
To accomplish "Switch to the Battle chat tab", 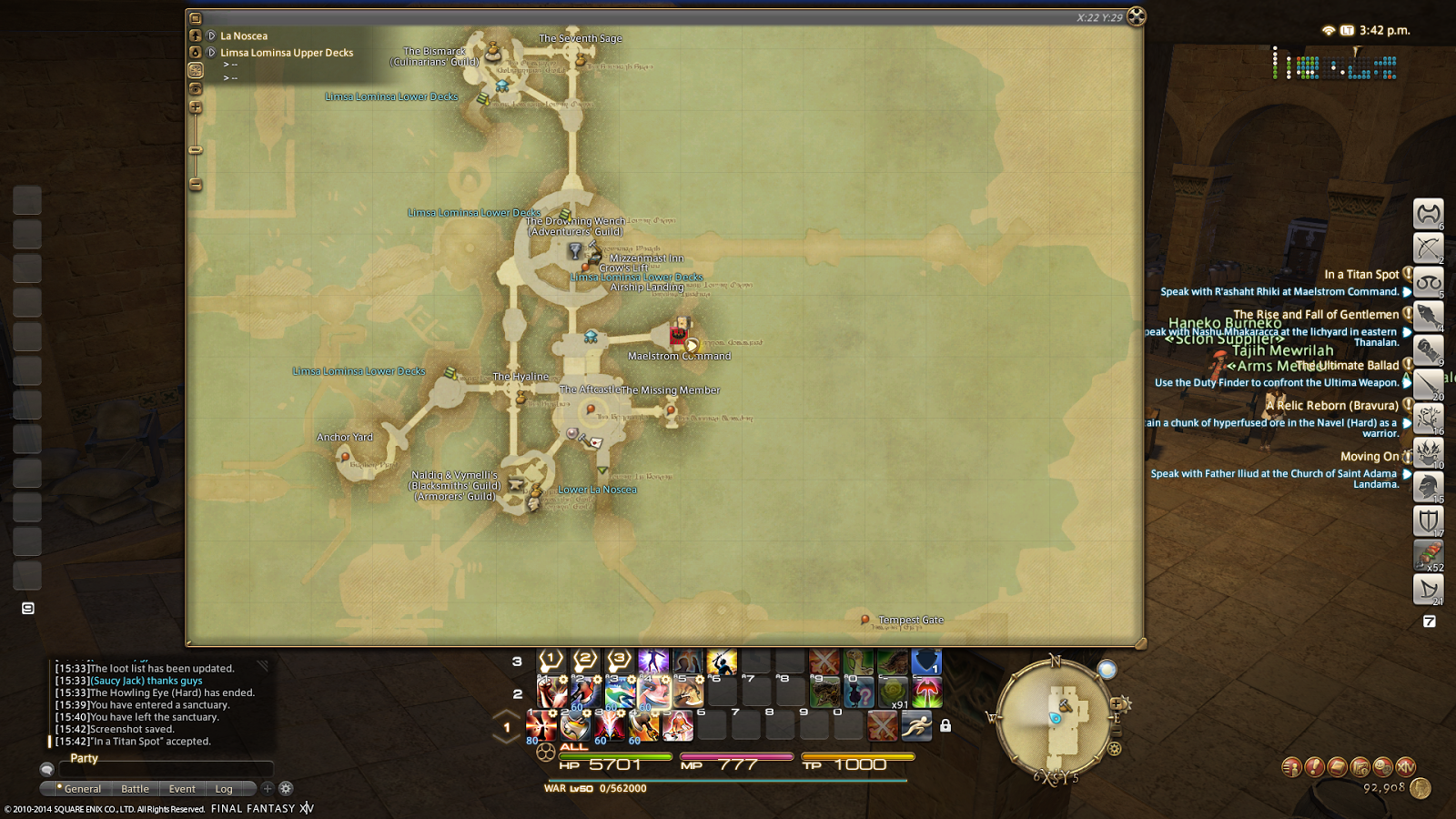I will (x=134, y=788).
